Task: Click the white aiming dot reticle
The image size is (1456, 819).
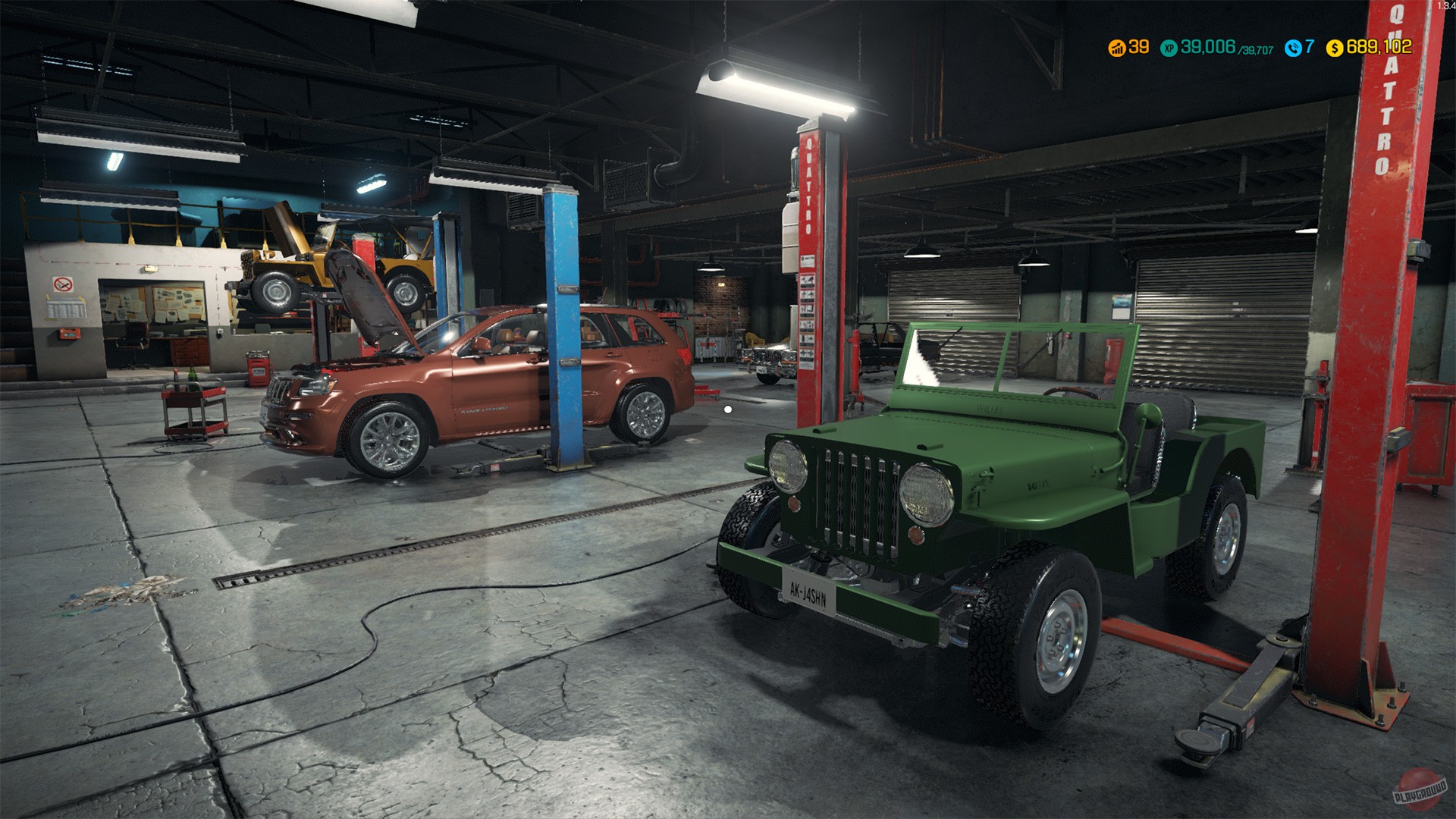Action: (x=728, y=408)
